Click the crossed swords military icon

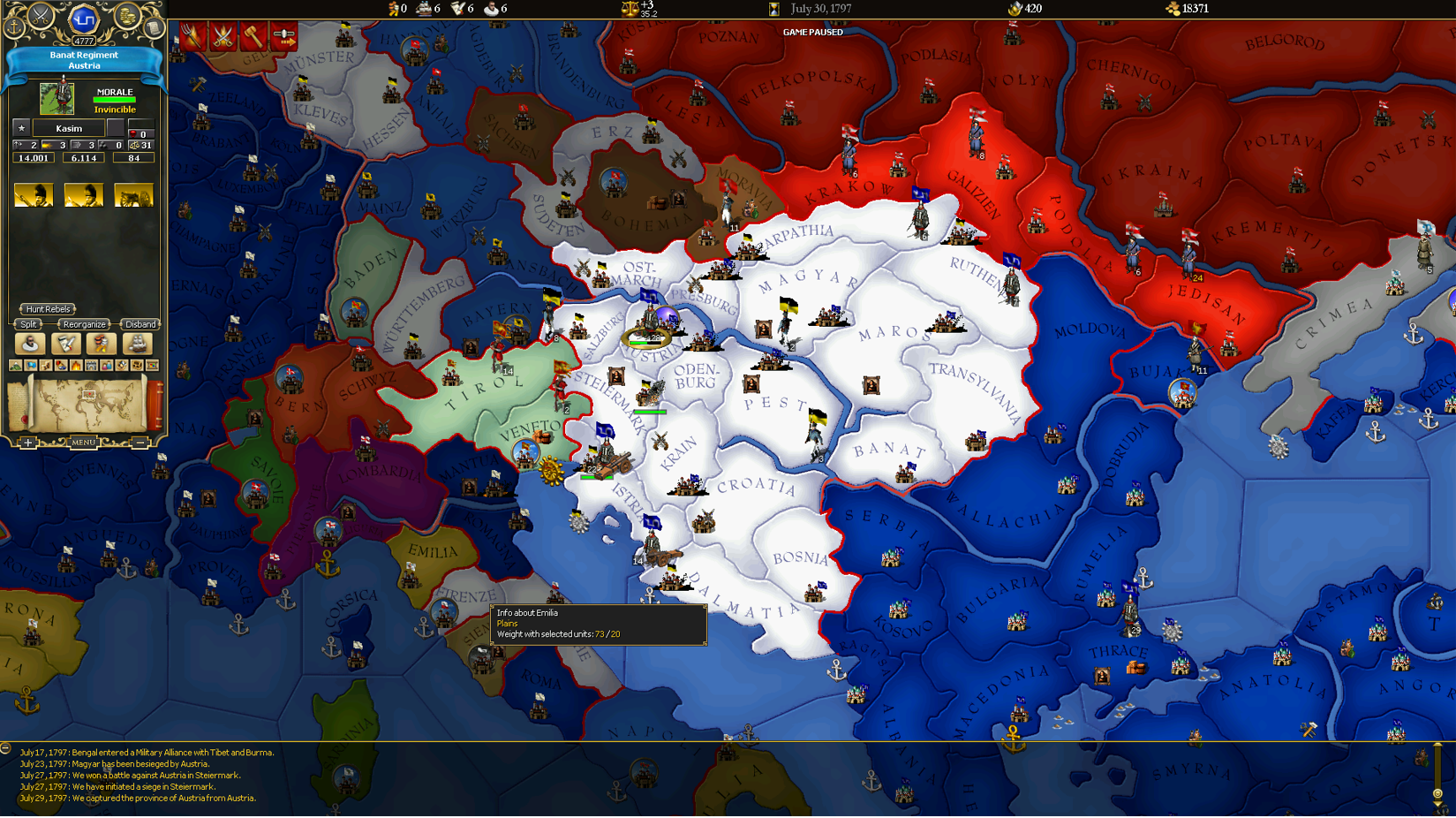[x=42, y=15]
